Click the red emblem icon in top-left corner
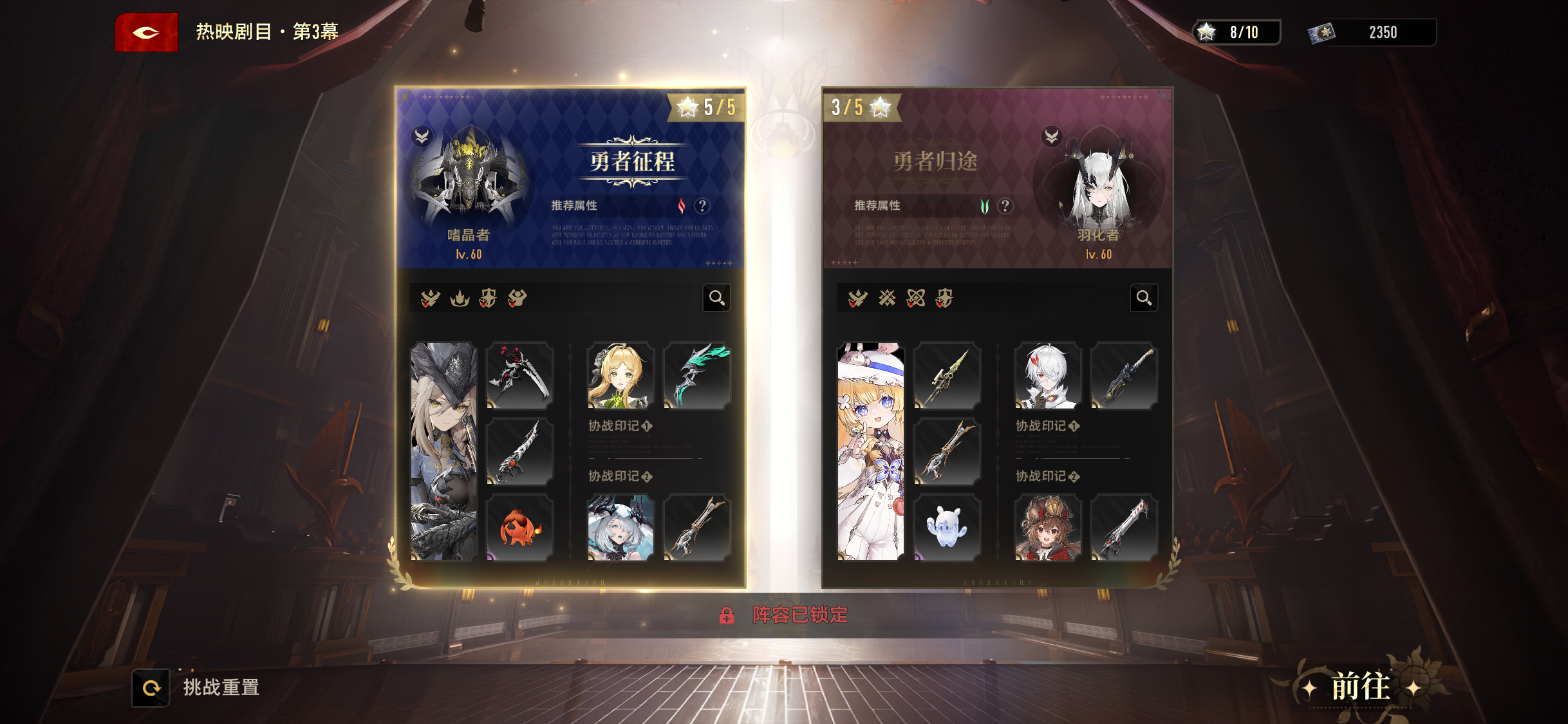This screenshot has width=1568, height=724. click(x=146, y=32)
